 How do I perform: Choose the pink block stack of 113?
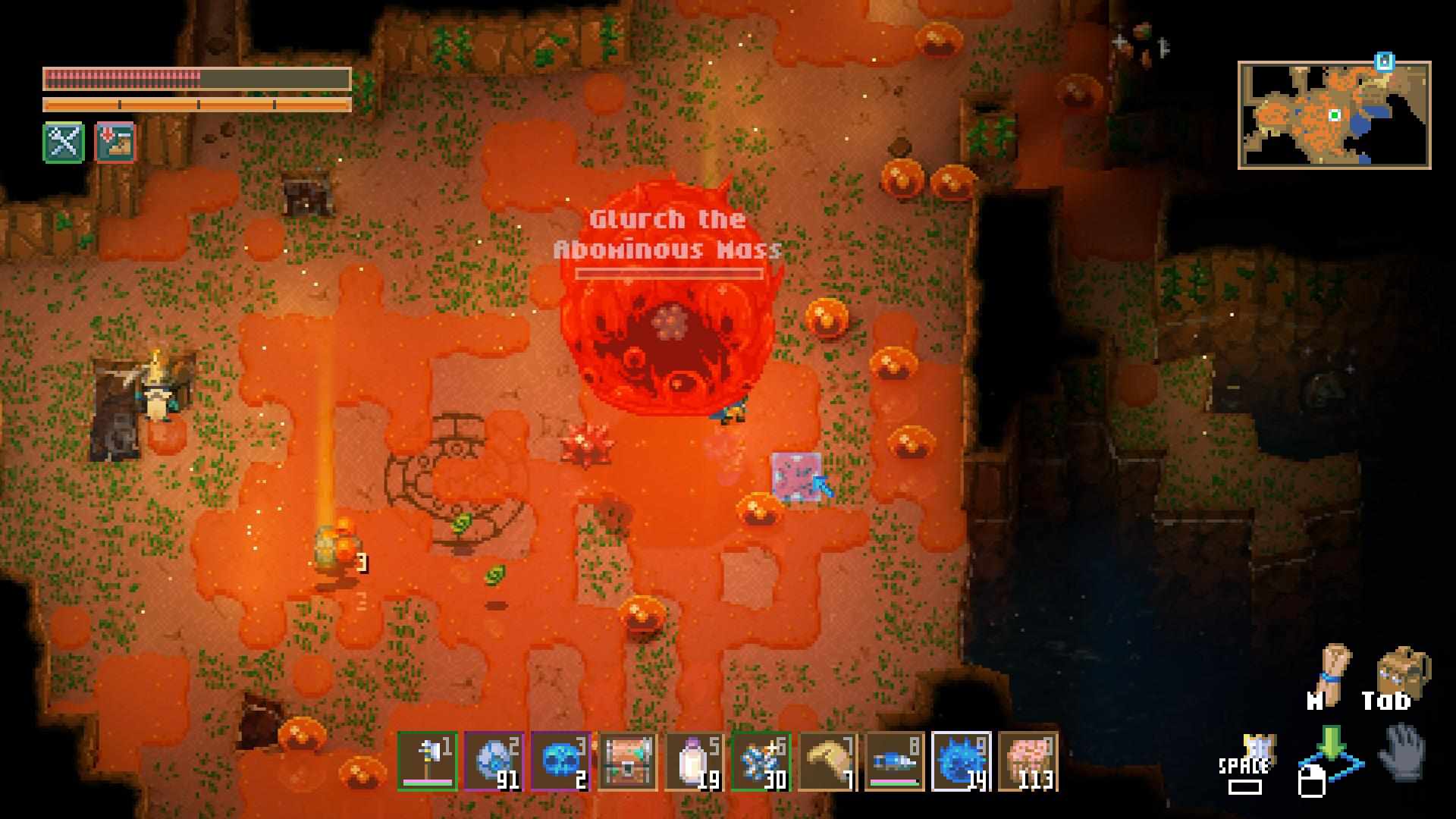1028,761
